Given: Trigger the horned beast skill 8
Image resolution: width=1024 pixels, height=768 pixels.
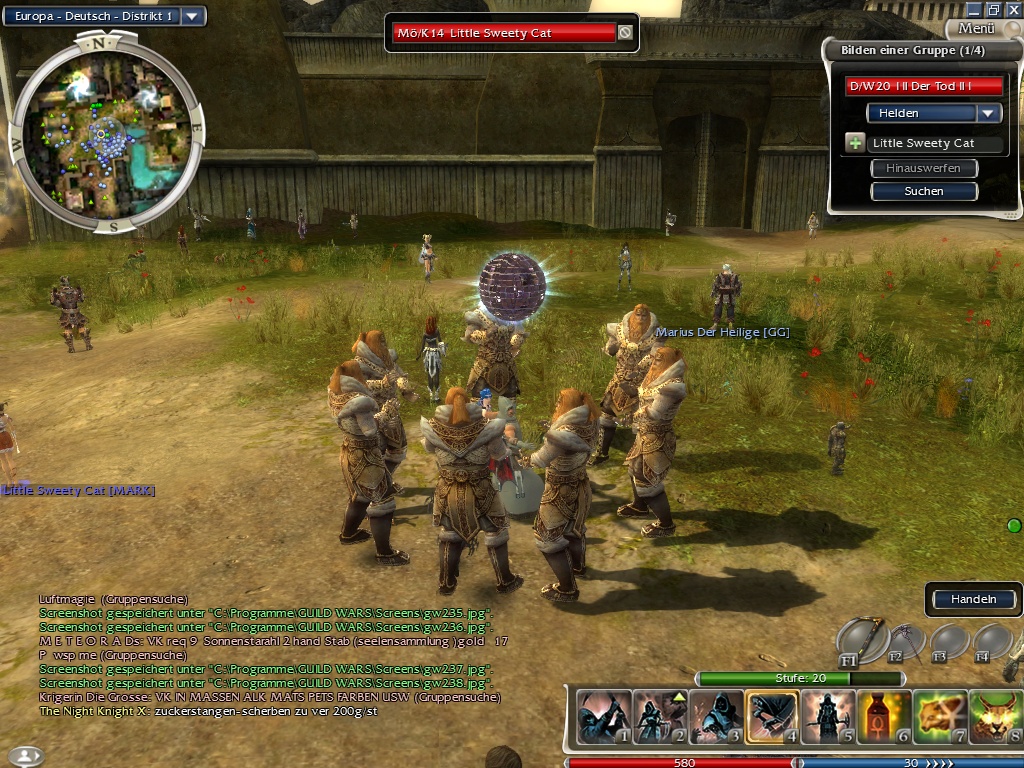Looking at the screenshot, I should click(995, 717).
